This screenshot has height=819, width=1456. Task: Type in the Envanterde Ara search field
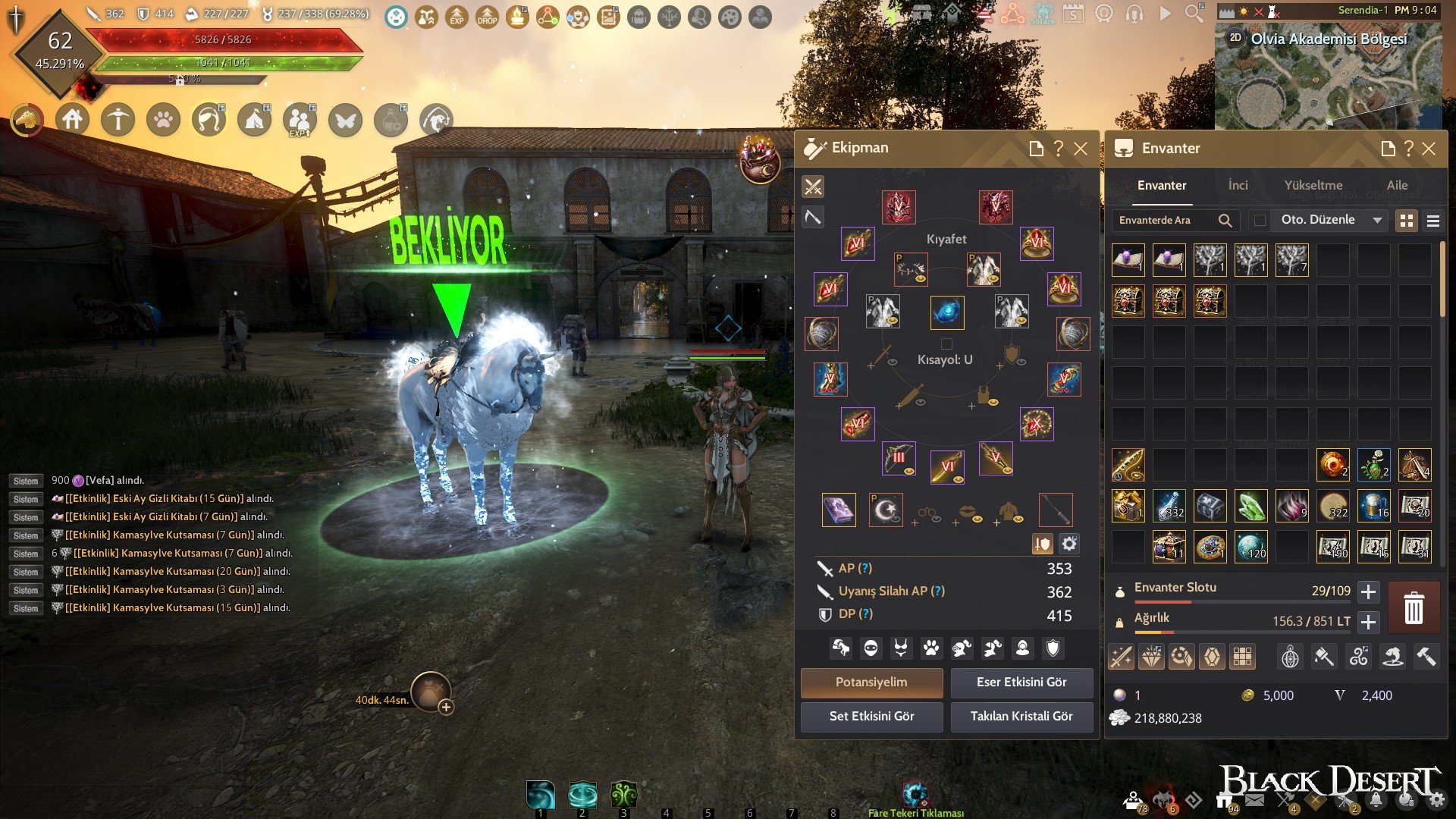(1164, 220)
